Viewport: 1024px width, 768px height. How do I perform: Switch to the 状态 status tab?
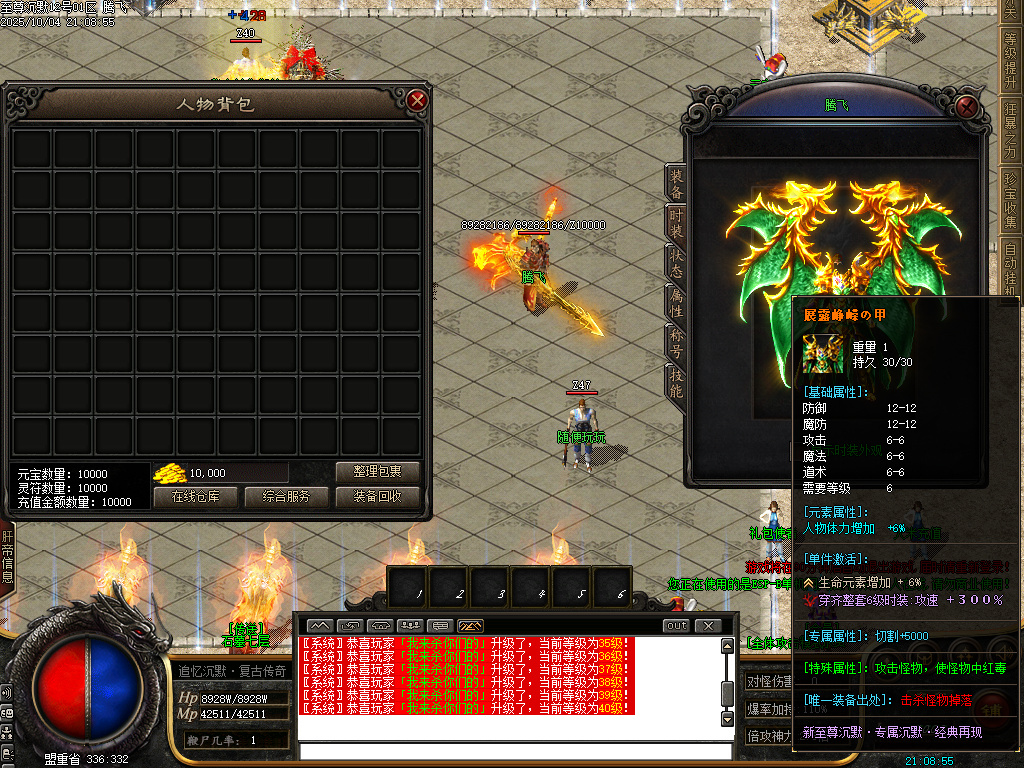676,262
